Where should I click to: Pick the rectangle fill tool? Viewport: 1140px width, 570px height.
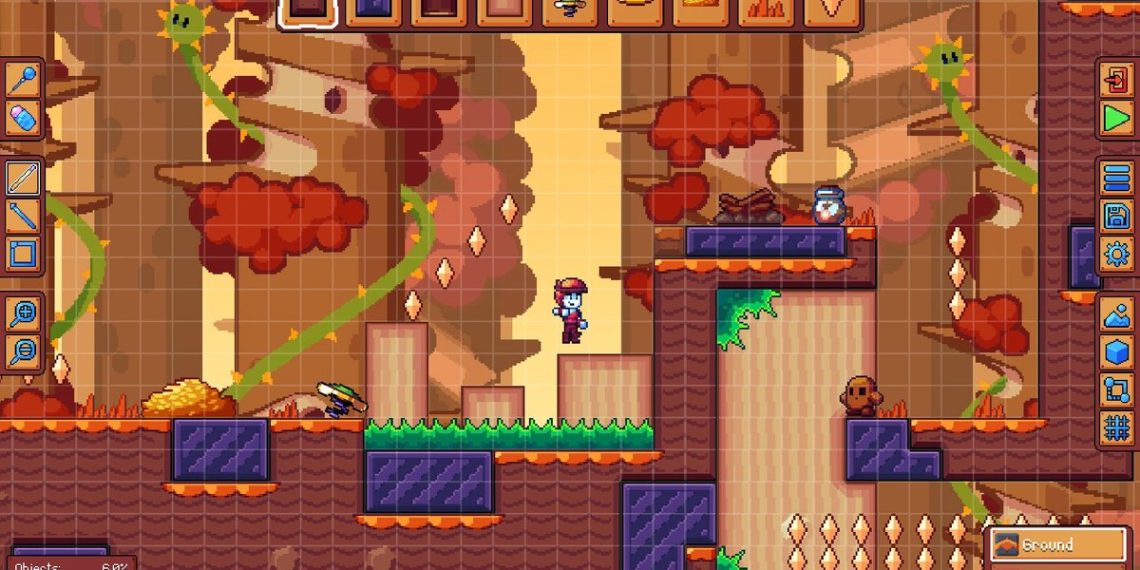[x=22, y=252]
